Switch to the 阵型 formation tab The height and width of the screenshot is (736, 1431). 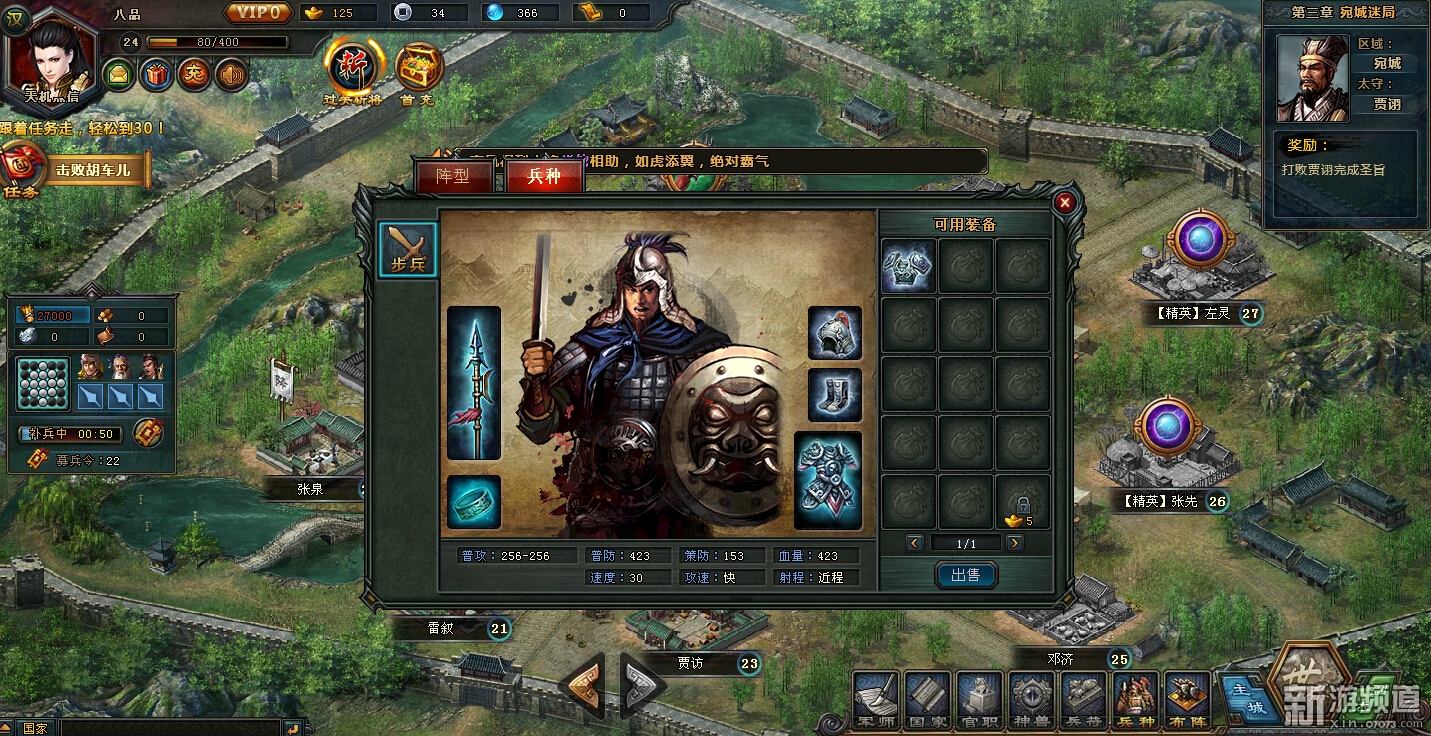pos(454,177)
